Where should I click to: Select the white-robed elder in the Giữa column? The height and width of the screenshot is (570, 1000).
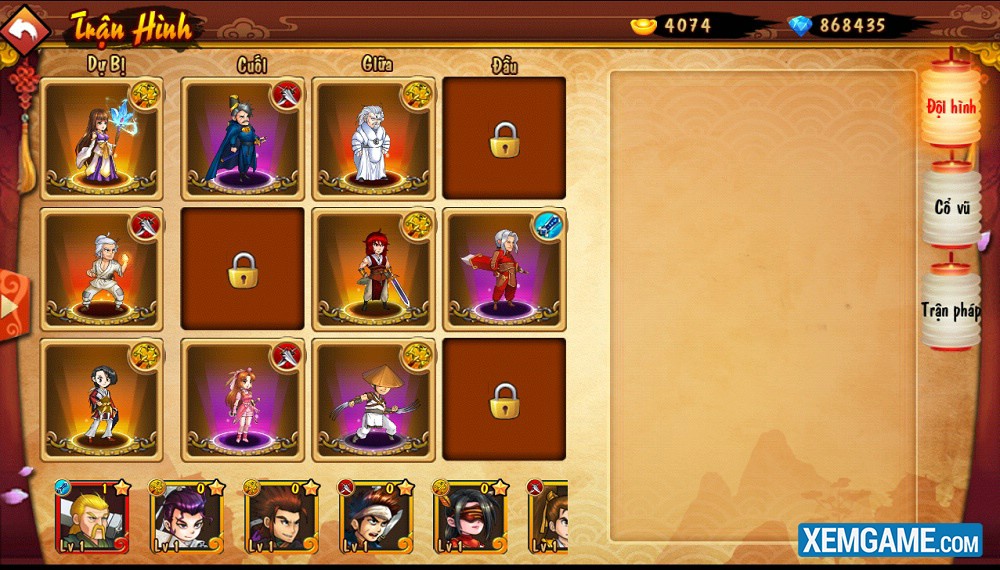pos(373,139)
